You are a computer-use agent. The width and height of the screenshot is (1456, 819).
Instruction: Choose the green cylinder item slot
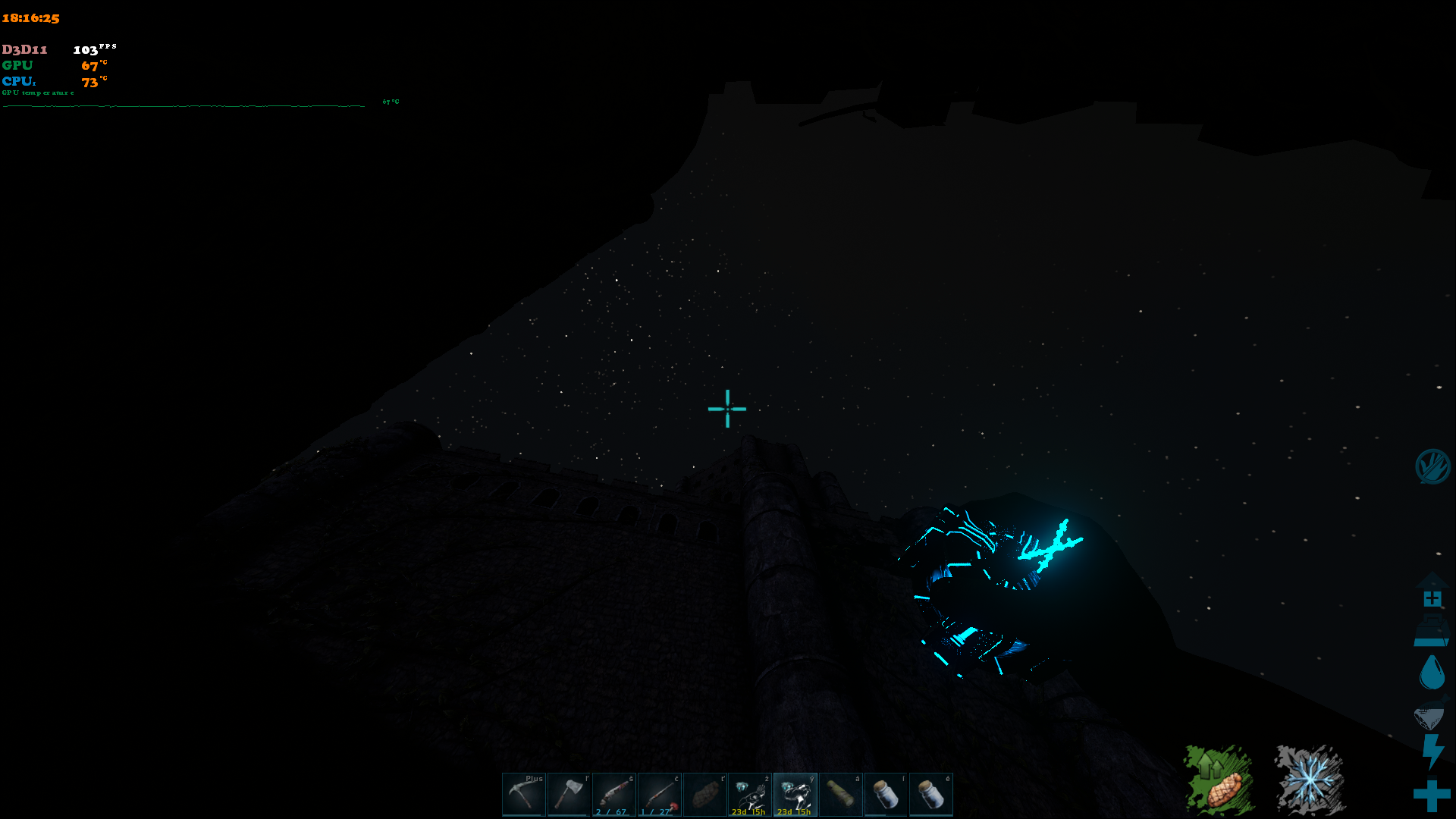840,794
